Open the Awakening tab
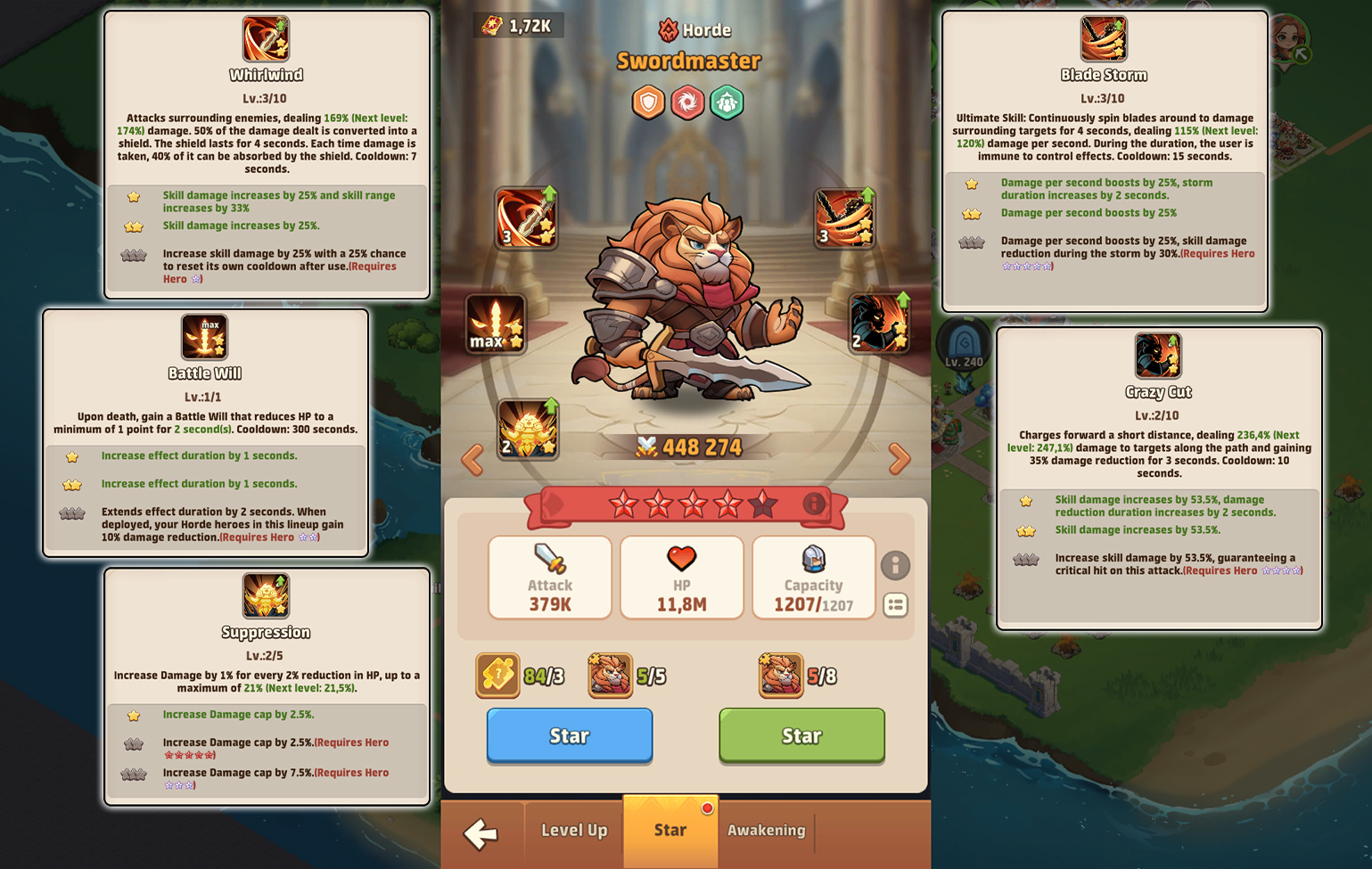 tap(766, 831)
